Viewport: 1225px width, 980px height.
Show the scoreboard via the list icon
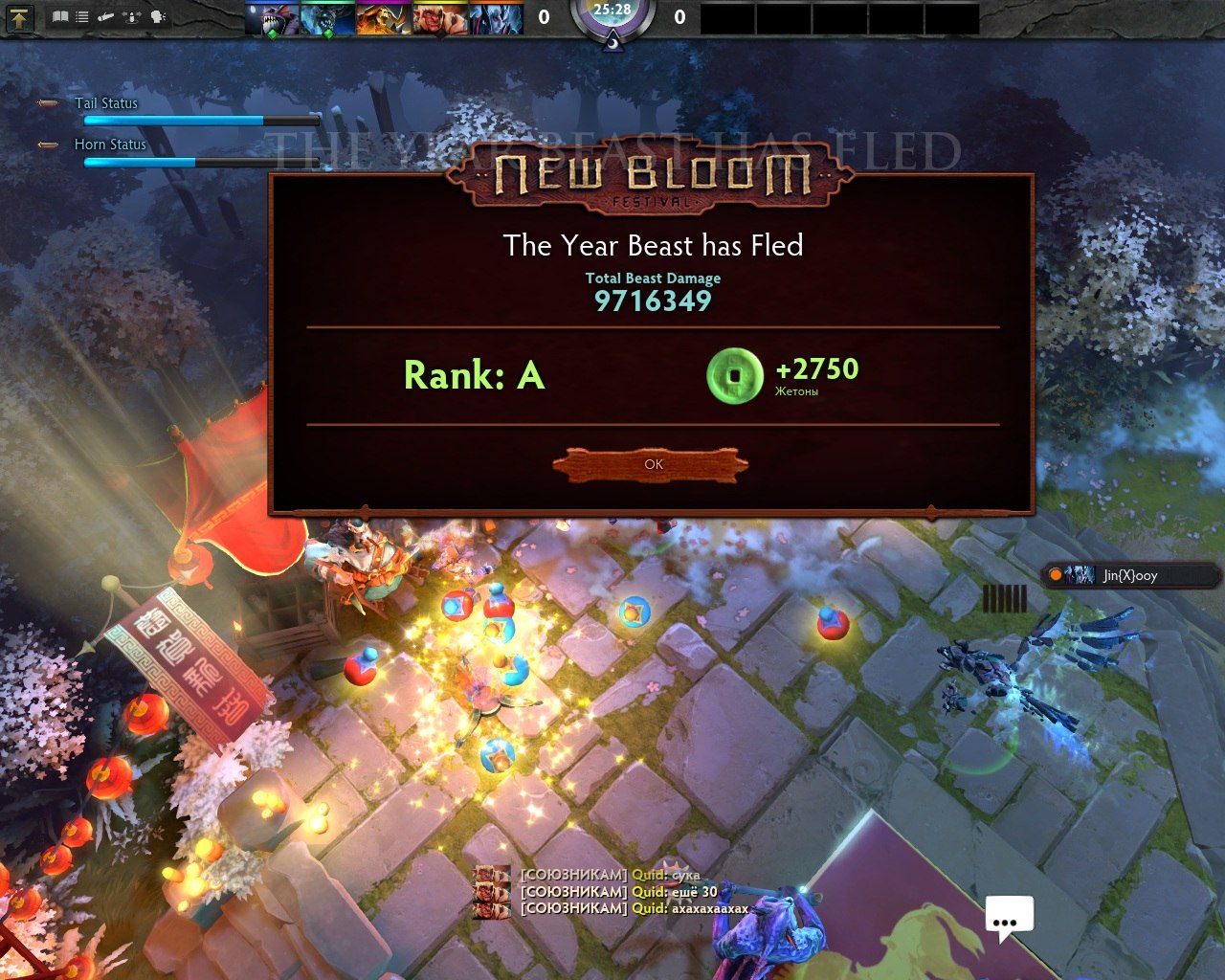(x=83, y=16)
